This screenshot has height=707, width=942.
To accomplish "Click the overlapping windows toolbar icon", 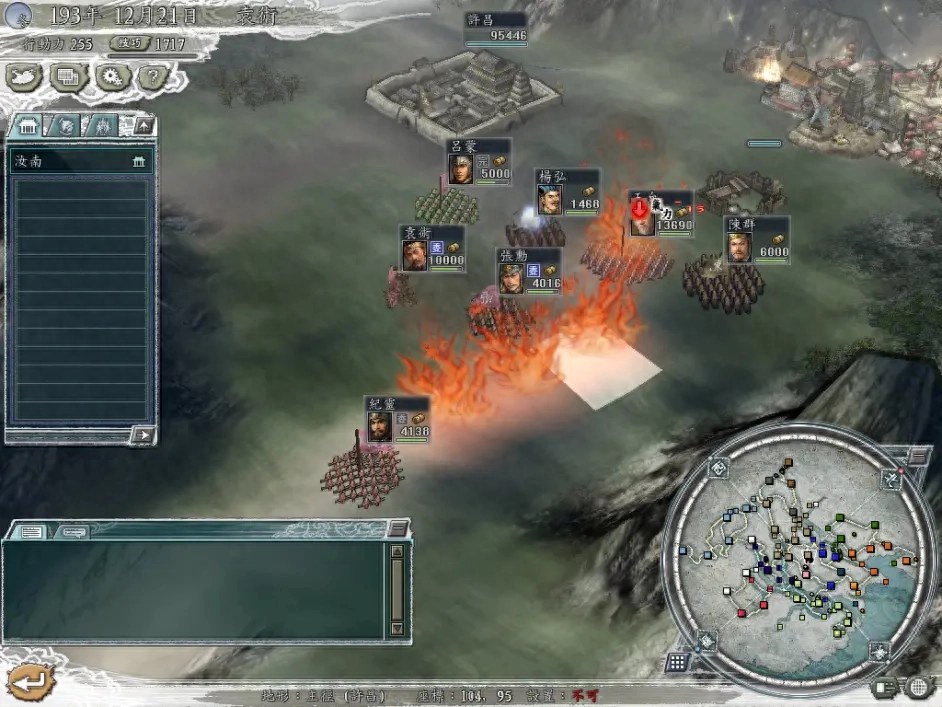I will (68, 75).
